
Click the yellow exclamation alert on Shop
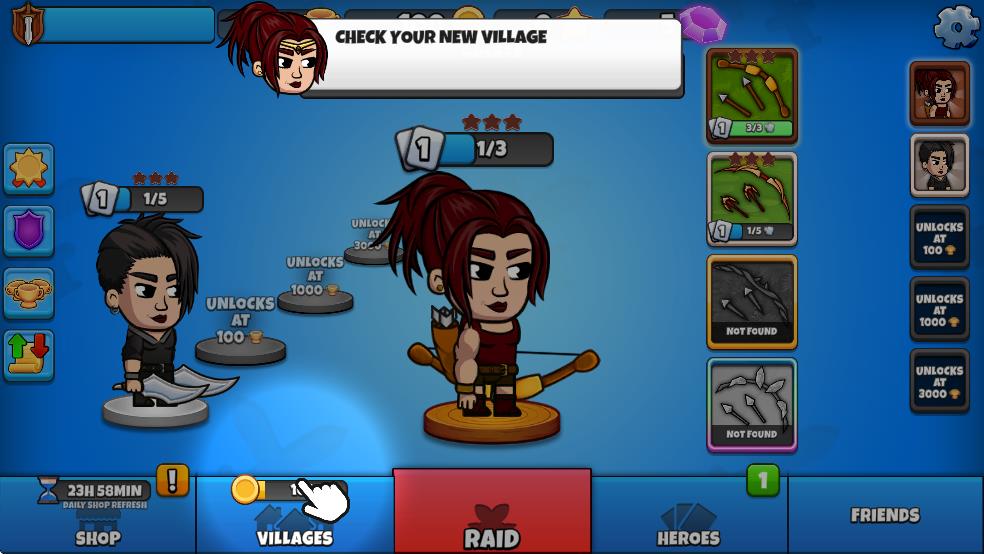tap(172, 480)
